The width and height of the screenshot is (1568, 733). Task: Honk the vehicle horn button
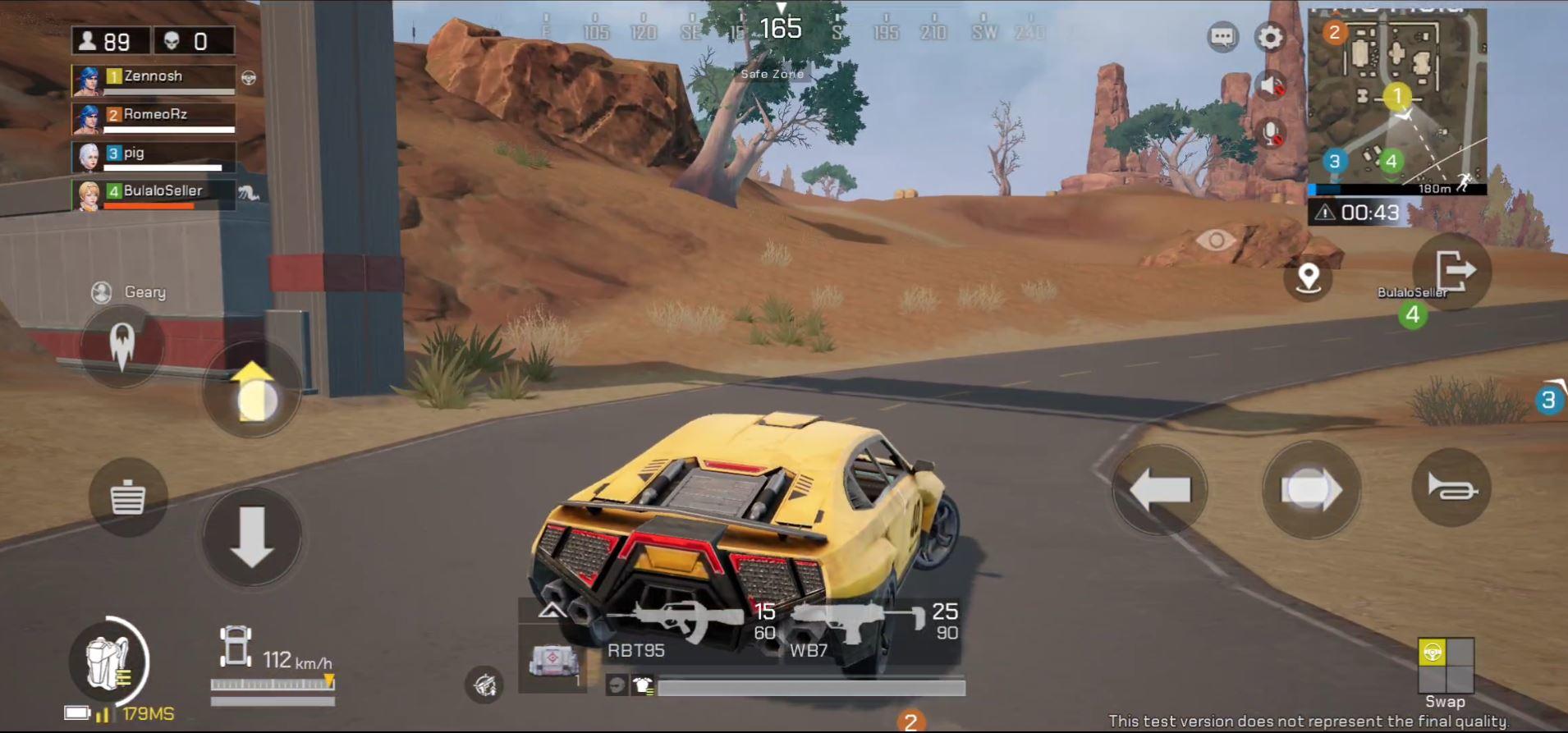[1451, 488]
